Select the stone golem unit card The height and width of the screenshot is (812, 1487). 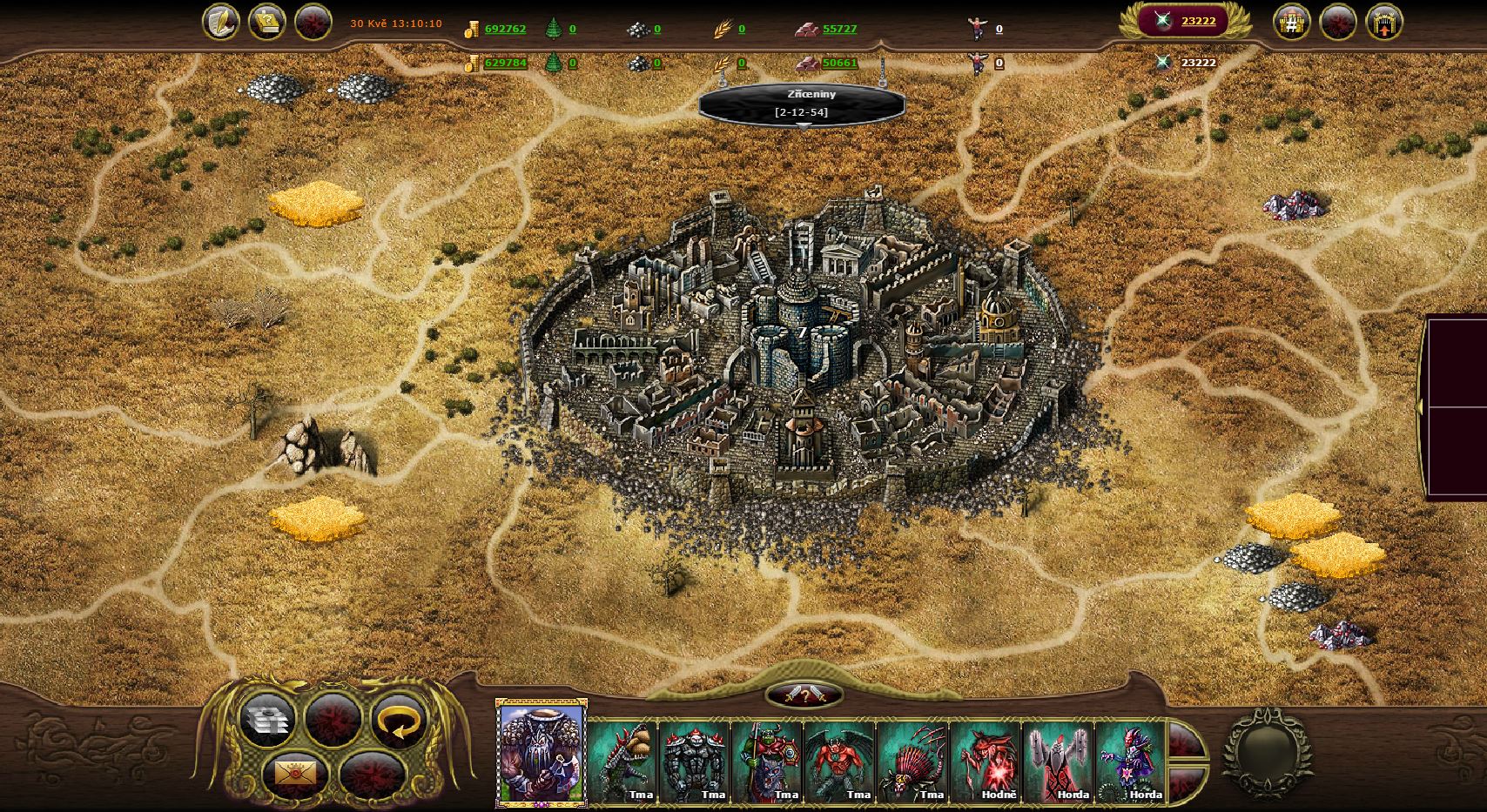[x=695, y=761]
